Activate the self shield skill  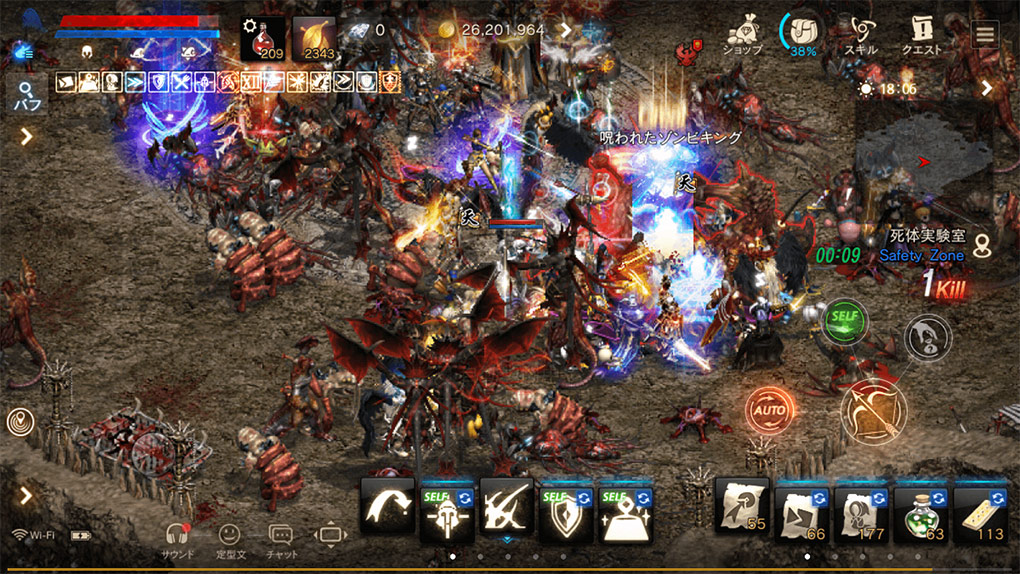tap(566, 511)
